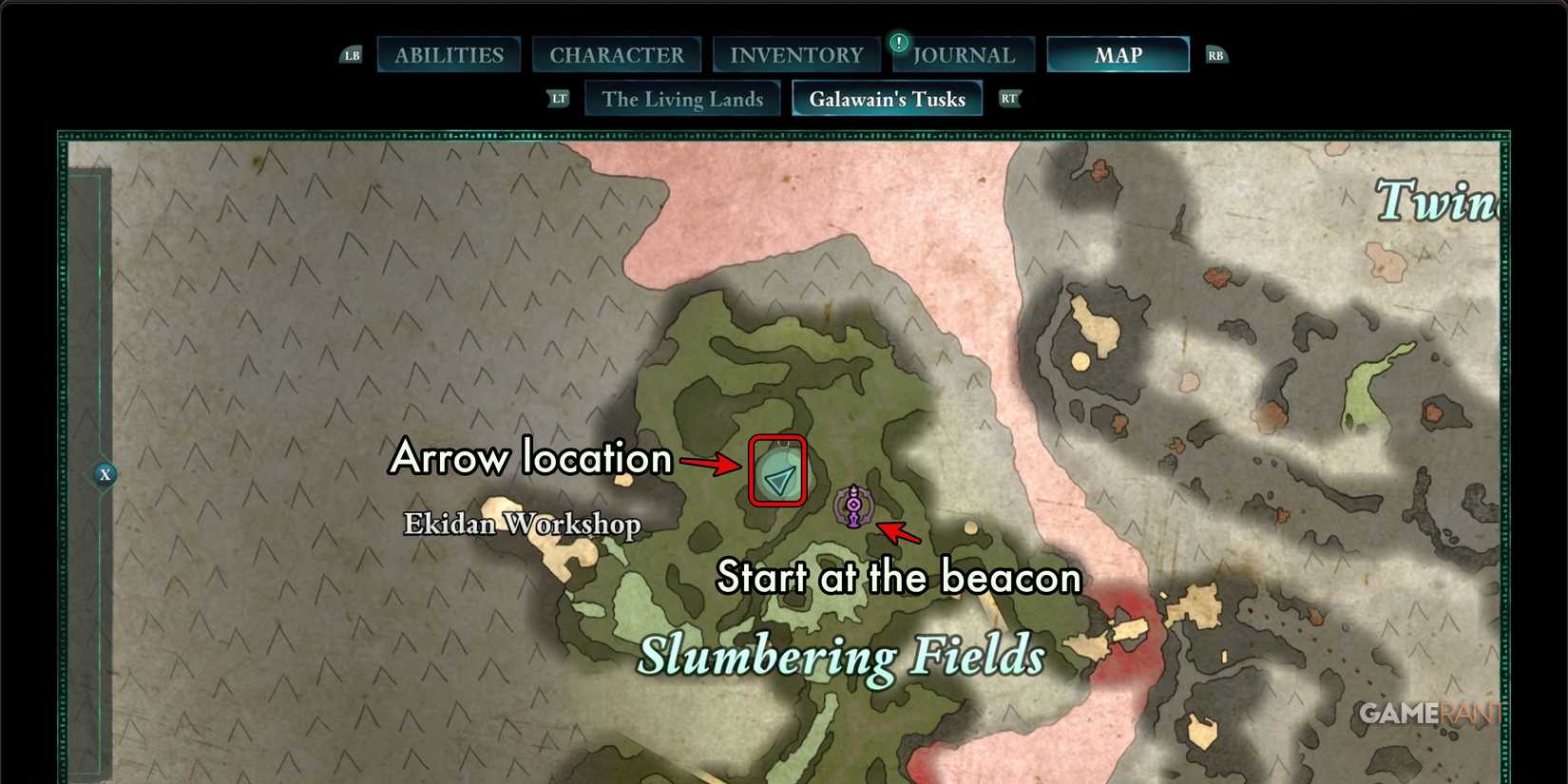
Task: Click the red-boxed Arrow location highlight
Action: [777, 470]
